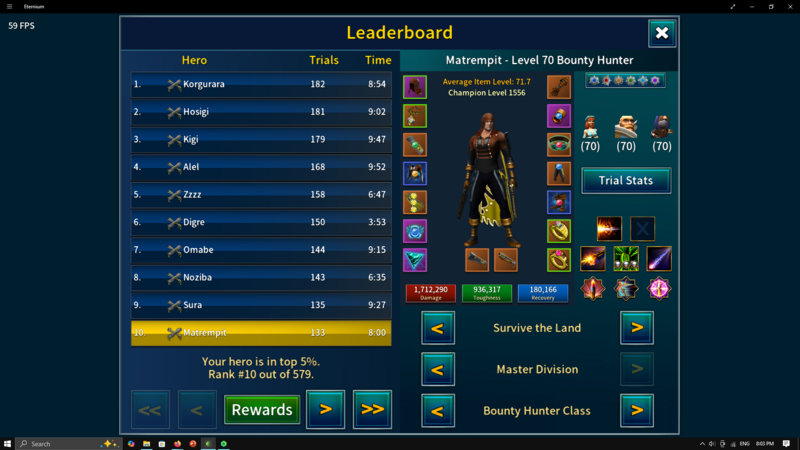
Task: Select the division below Master Division
Action: [438, 369]
